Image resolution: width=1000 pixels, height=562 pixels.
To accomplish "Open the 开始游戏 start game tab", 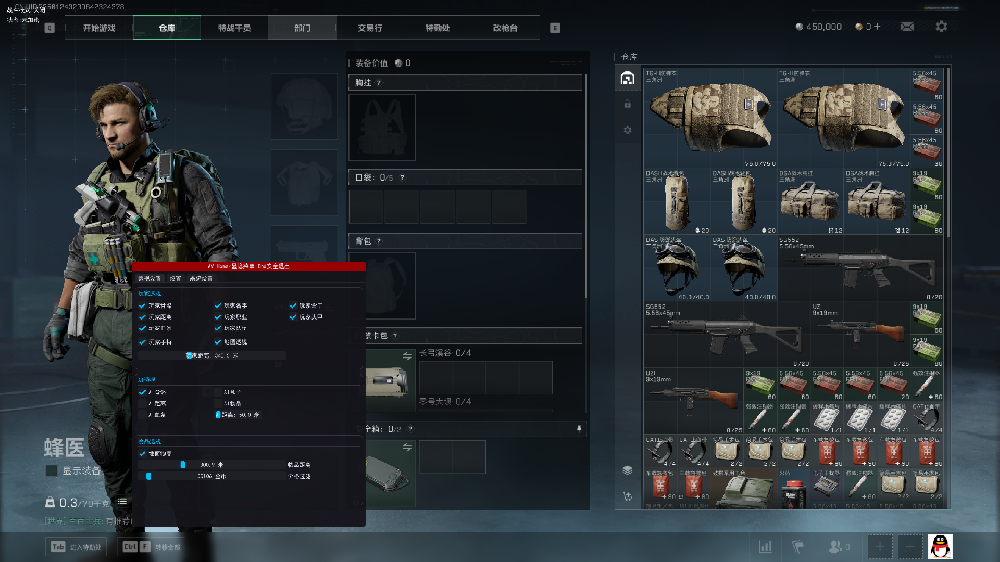I will 98,28.
